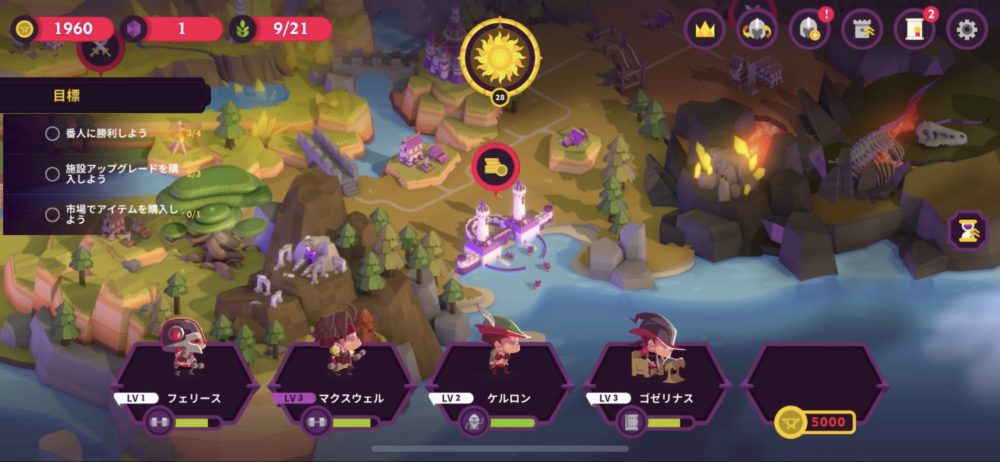Toggle the 目標 objectives panel header
1000x462 pixels.
[x=105, y=96]
